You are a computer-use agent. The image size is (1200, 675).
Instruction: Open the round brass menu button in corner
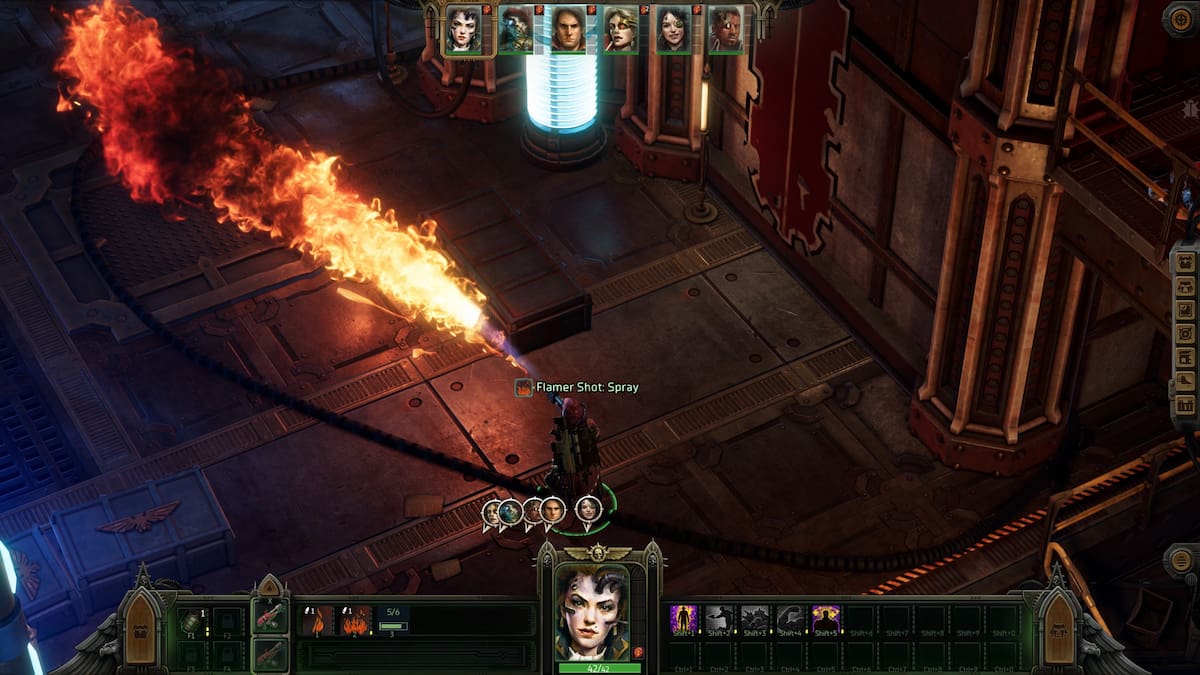pos(1181,19)
